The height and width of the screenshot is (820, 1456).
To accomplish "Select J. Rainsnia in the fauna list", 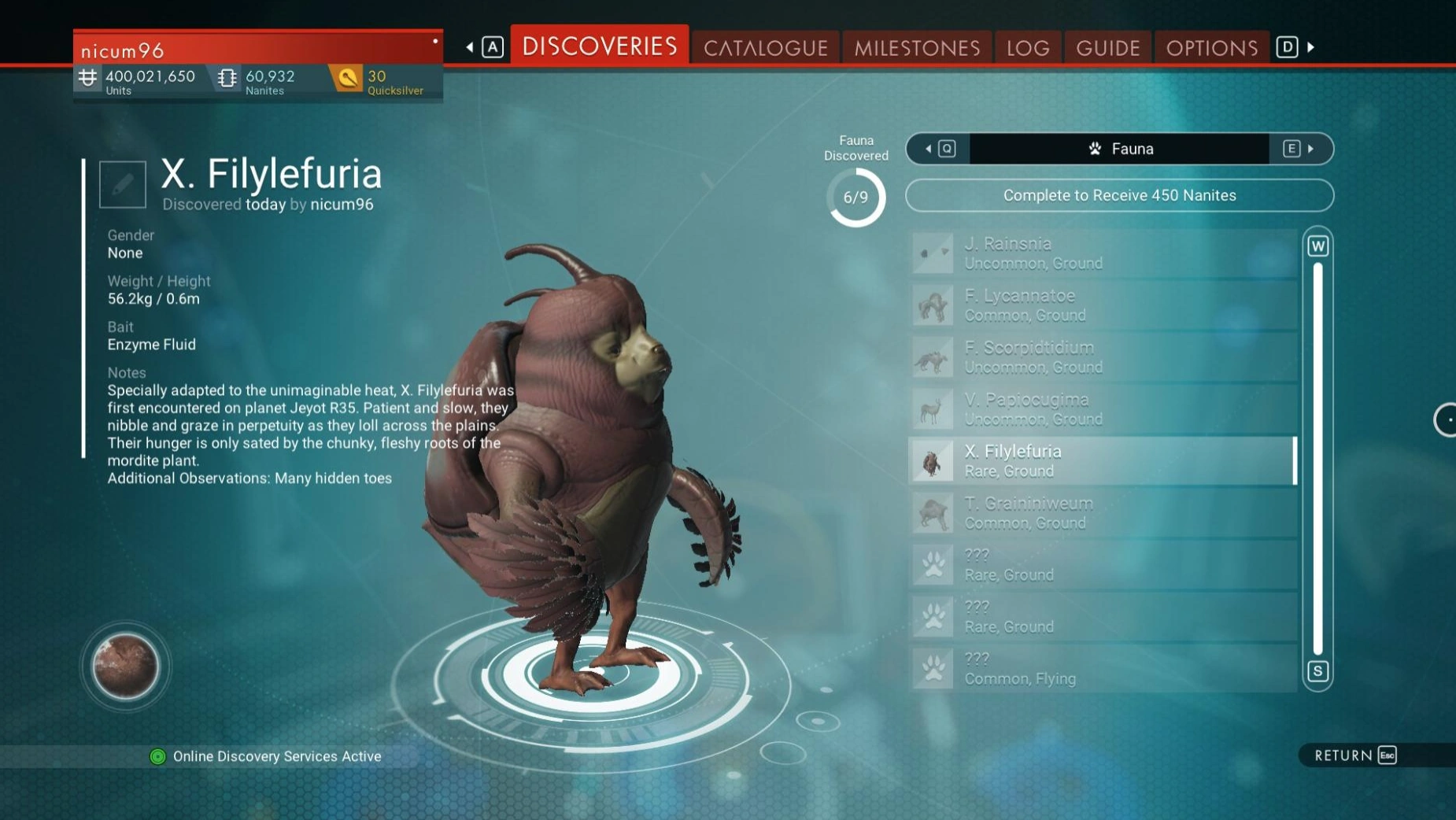I will click(x=1102, y=253).
